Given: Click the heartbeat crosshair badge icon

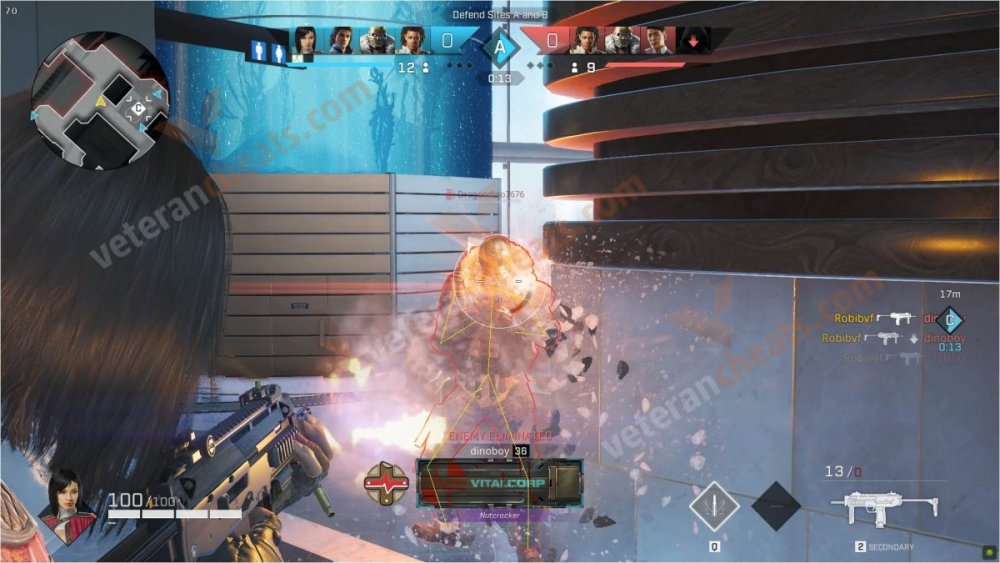Looking at the screenshot, I should pyautogui.click(x=387, y=482).
